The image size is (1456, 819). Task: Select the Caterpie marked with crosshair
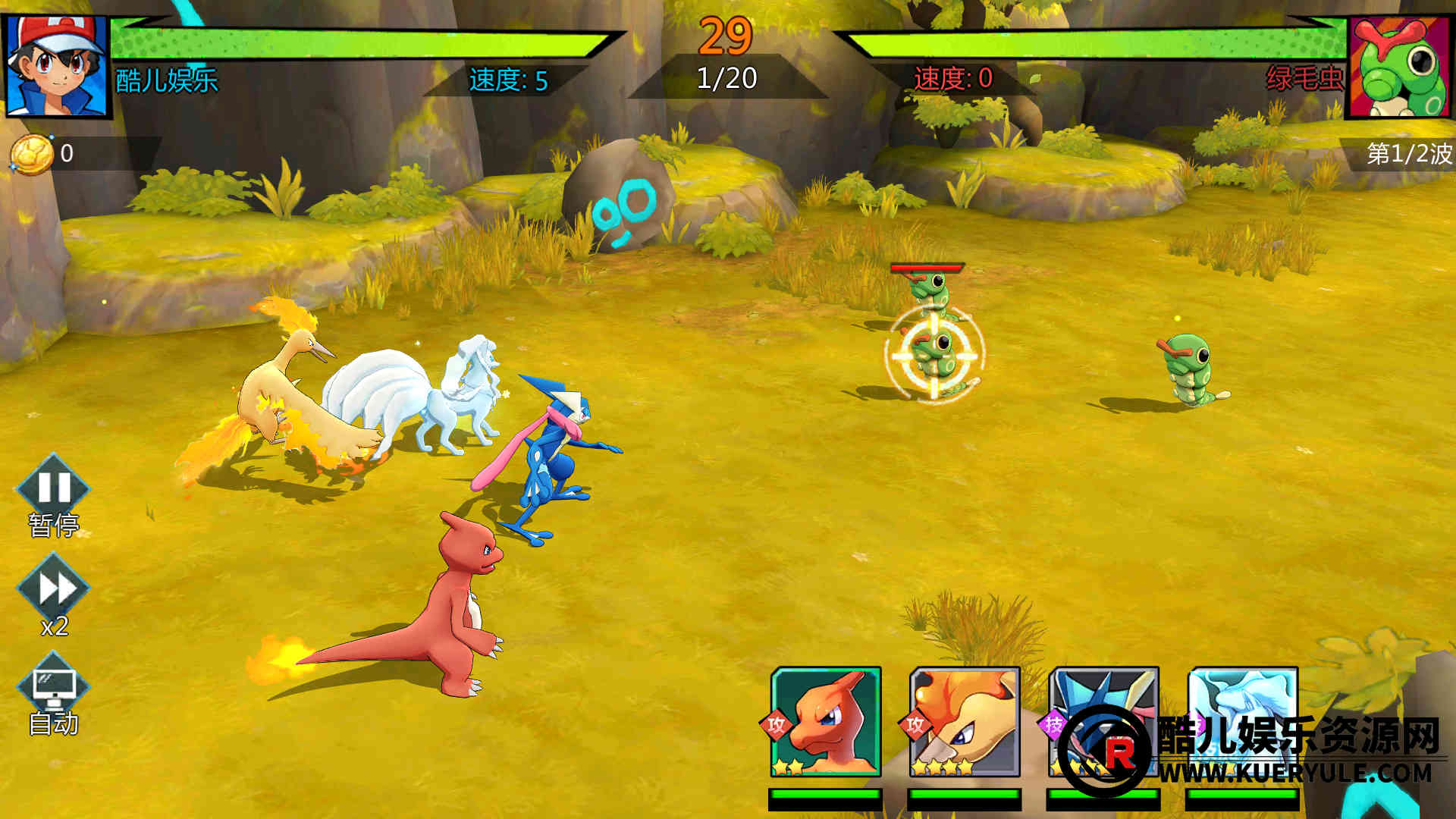[934, 354]
